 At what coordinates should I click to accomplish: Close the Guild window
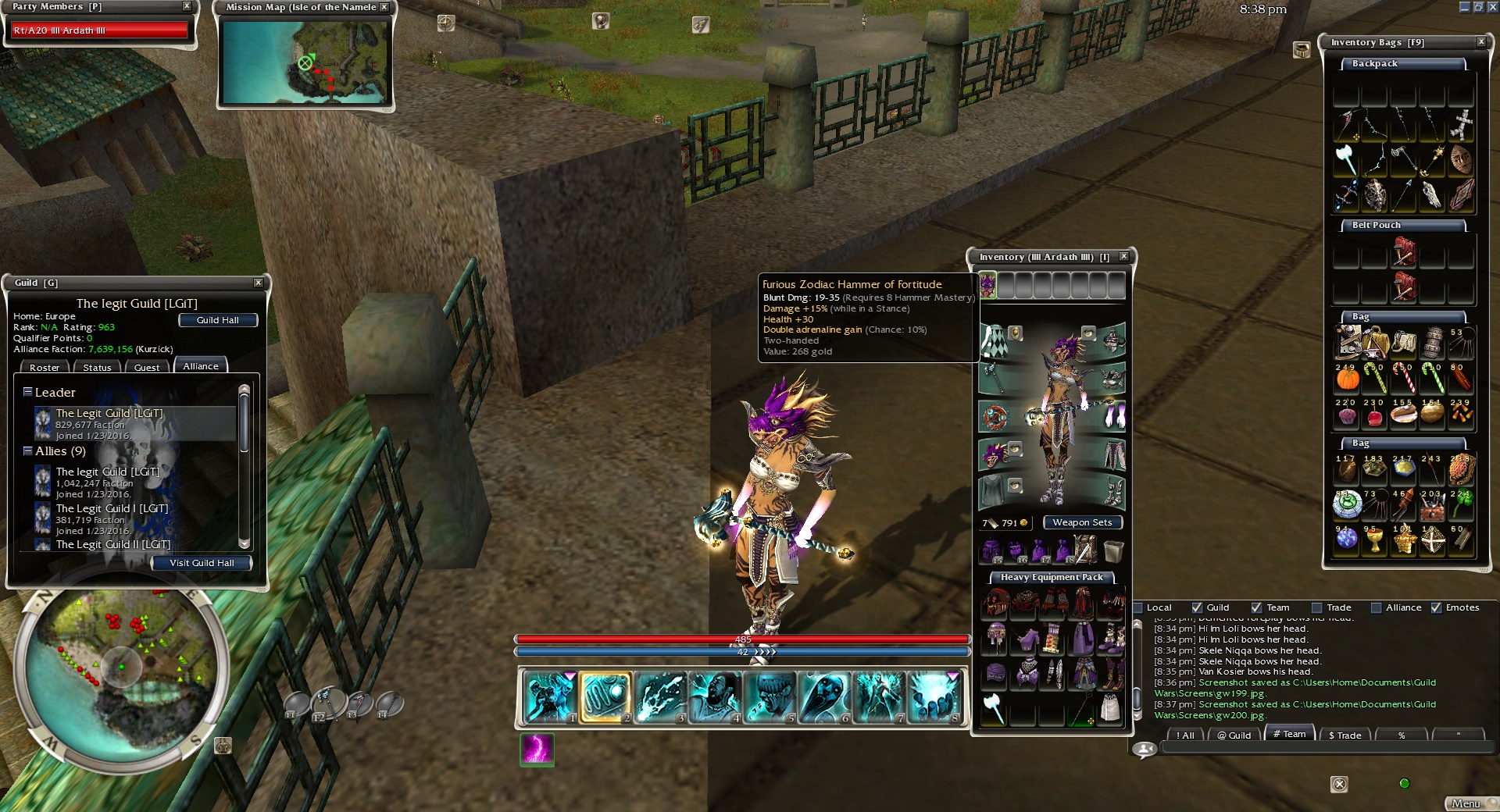click(259, 283)
